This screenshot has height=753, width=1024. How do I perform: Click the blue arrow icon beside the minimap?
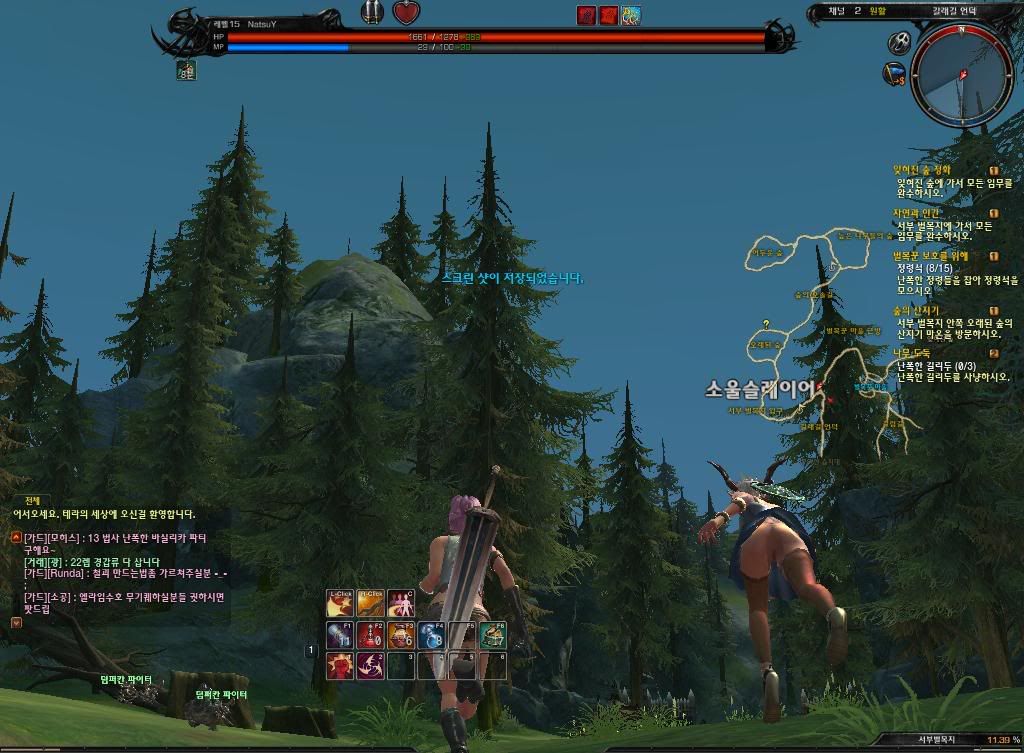pyautogui.click(x=893, y=73)
